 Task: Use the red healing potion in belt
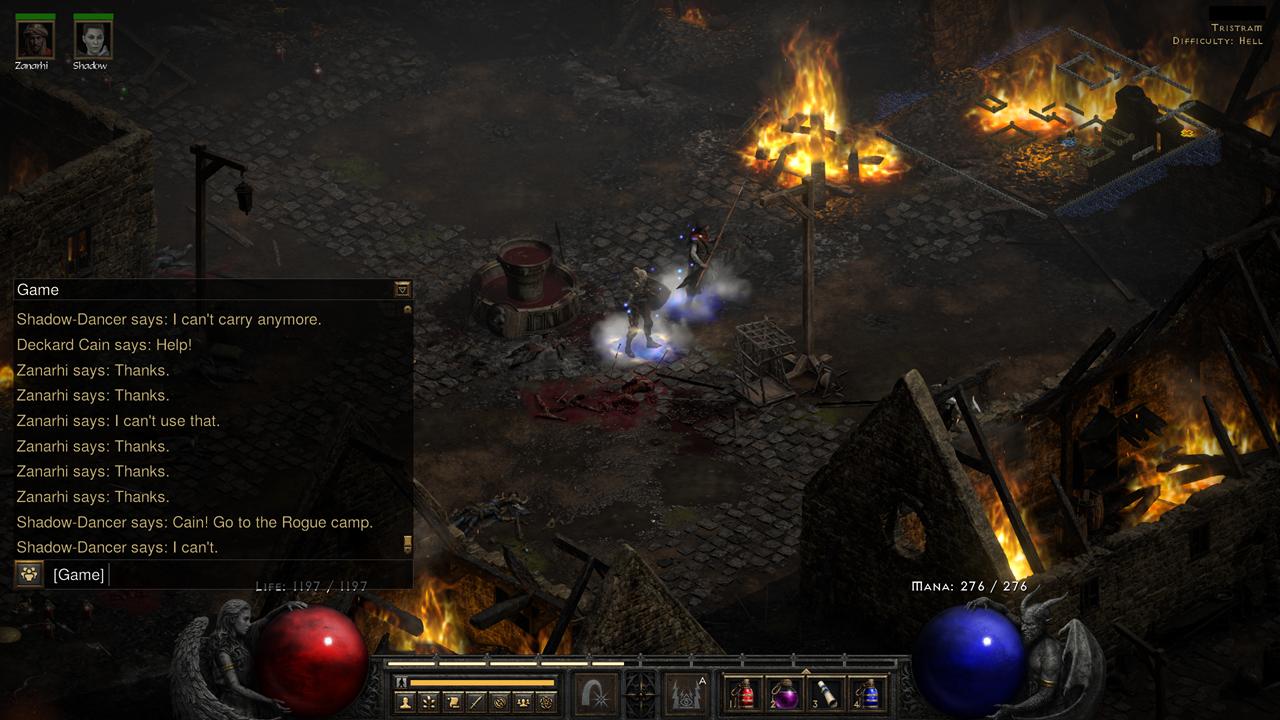click(x=743, y=694)
